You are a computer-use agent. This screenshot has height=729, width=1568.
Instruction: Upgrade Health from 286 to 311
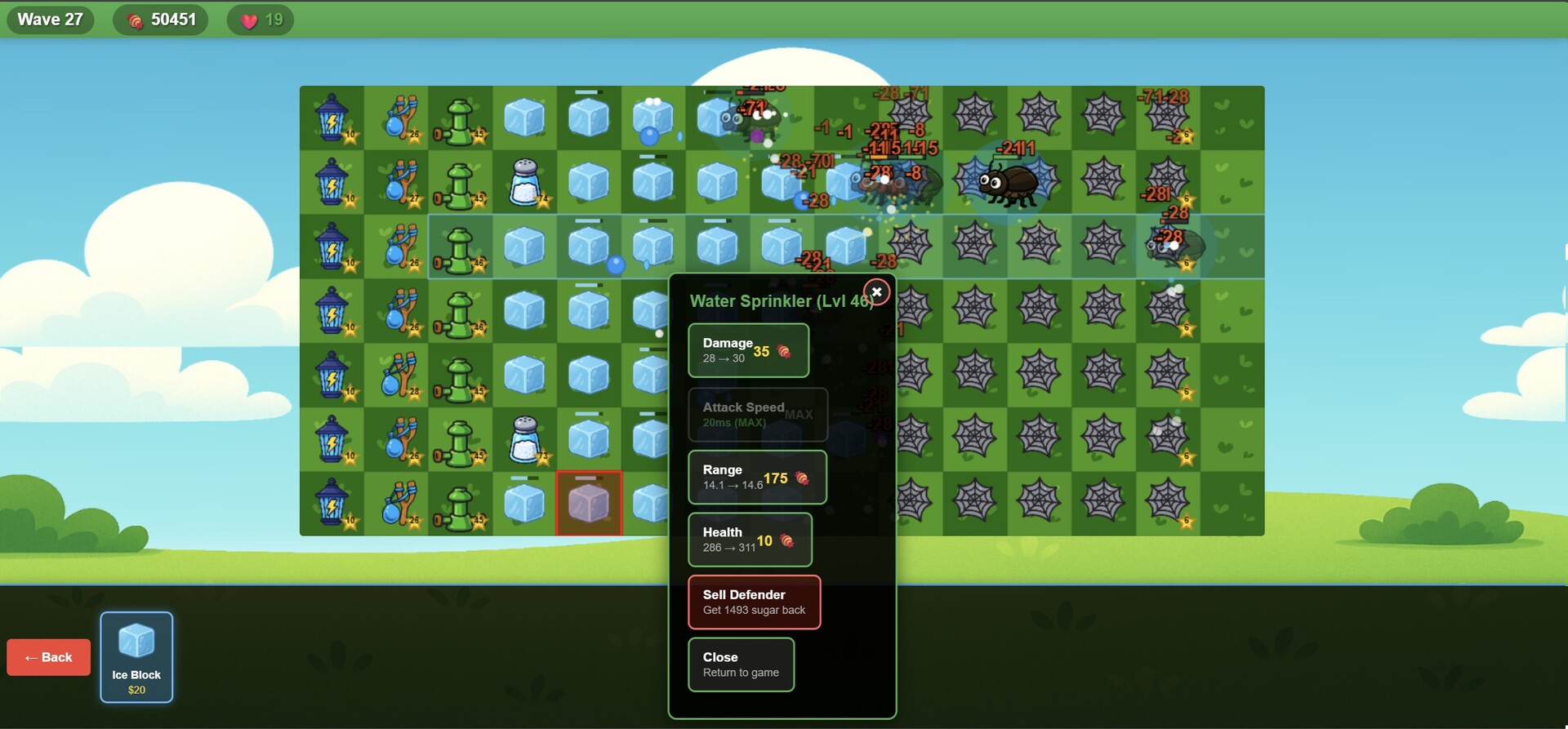(x=749, y=540)
